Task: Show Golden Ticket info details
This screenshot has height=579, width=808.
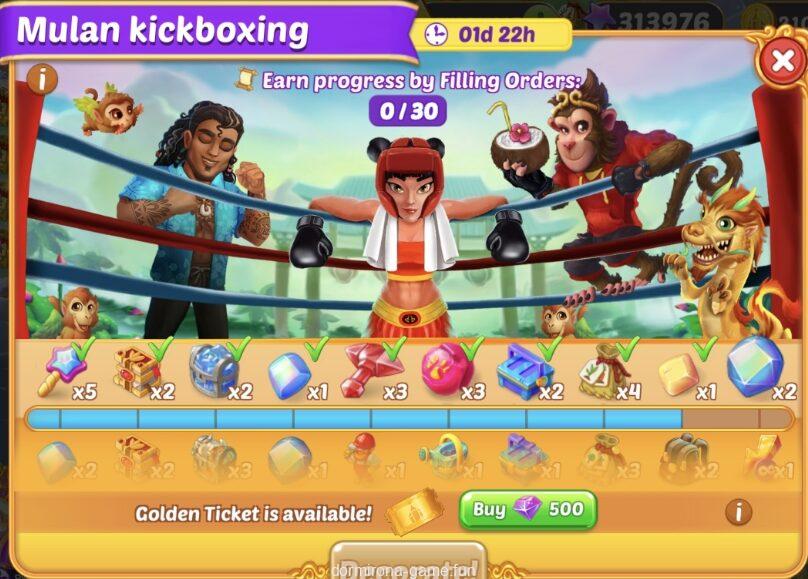Action: pyautogui.click(x=738, y=512)
